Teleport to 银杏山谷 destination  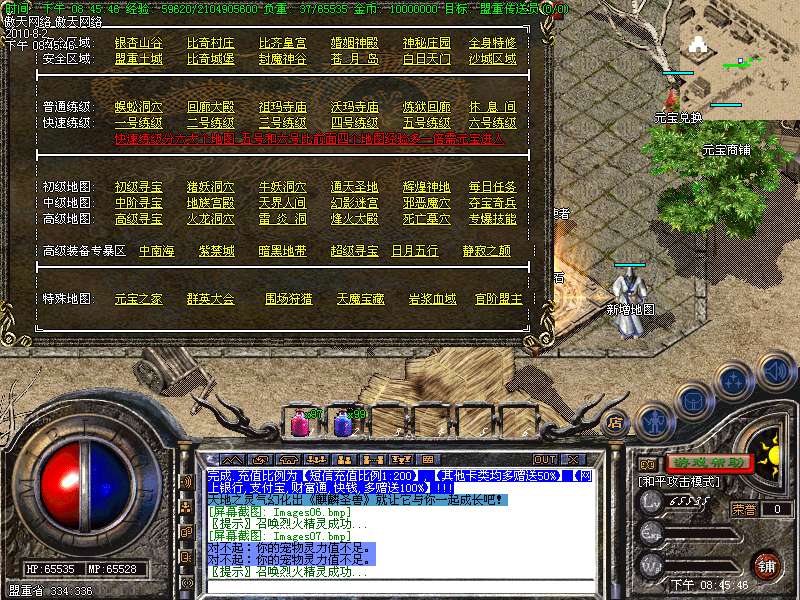(x=139, y=43)
